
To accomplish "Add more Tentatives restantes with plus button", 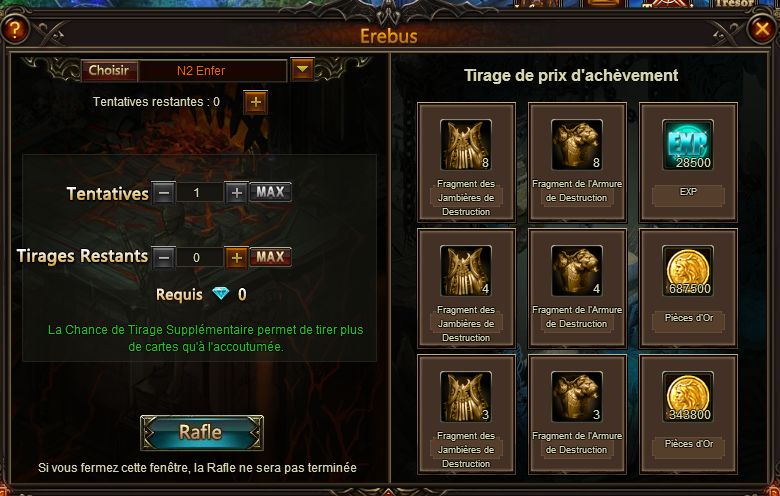I will (x=255, y=102).
